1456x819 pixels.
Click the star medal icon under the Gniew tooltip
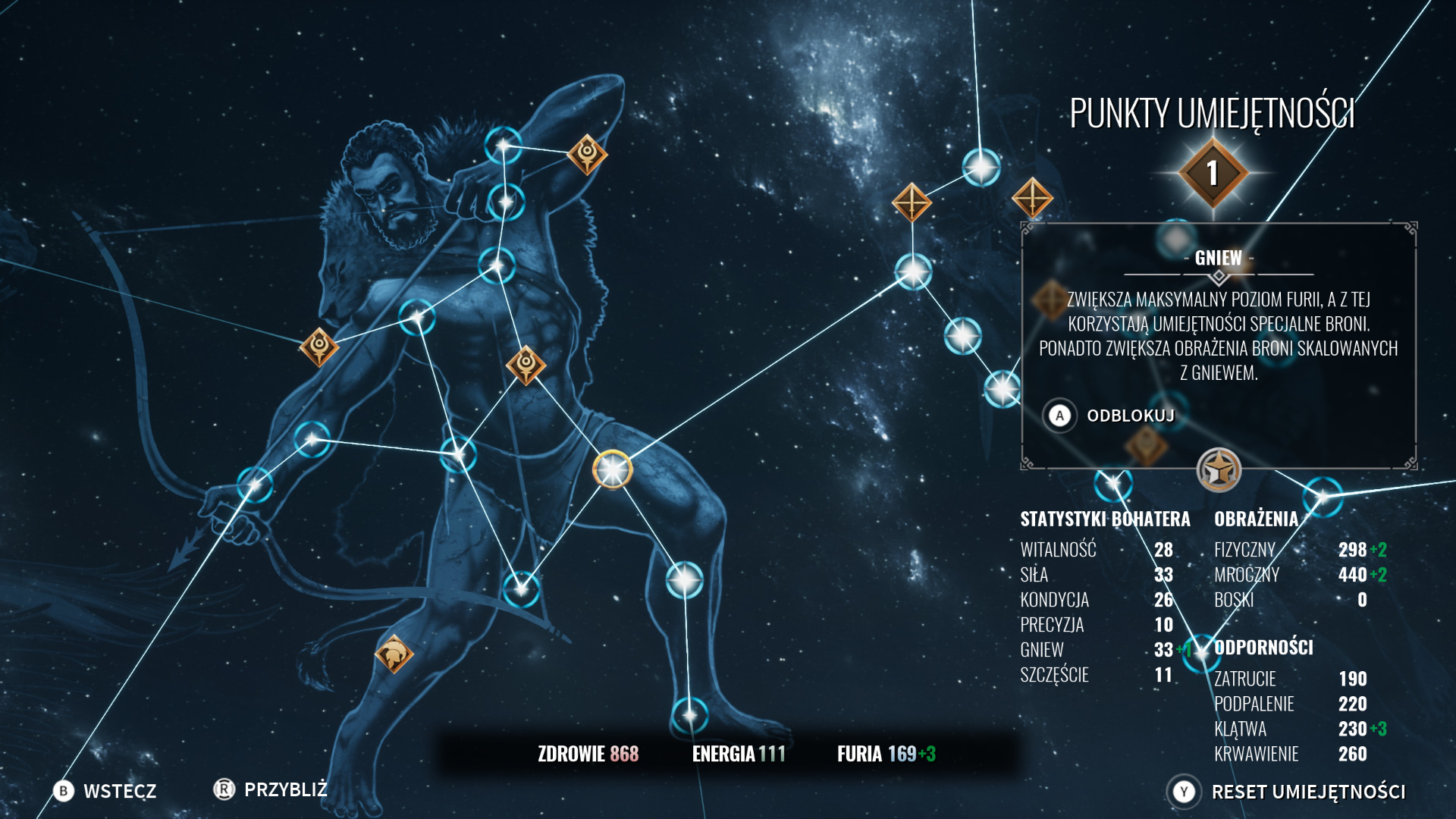[x=1218, y=470]
